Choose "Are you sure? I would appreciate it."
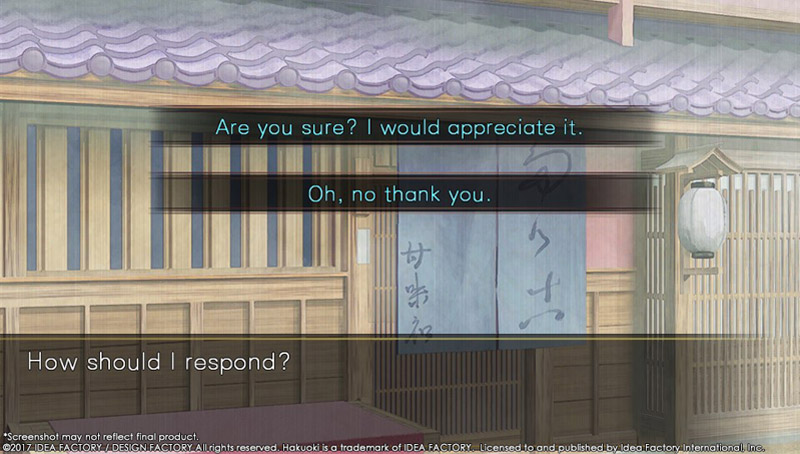The height and width of the screenshot is (454, 800). tap(400, 130)
